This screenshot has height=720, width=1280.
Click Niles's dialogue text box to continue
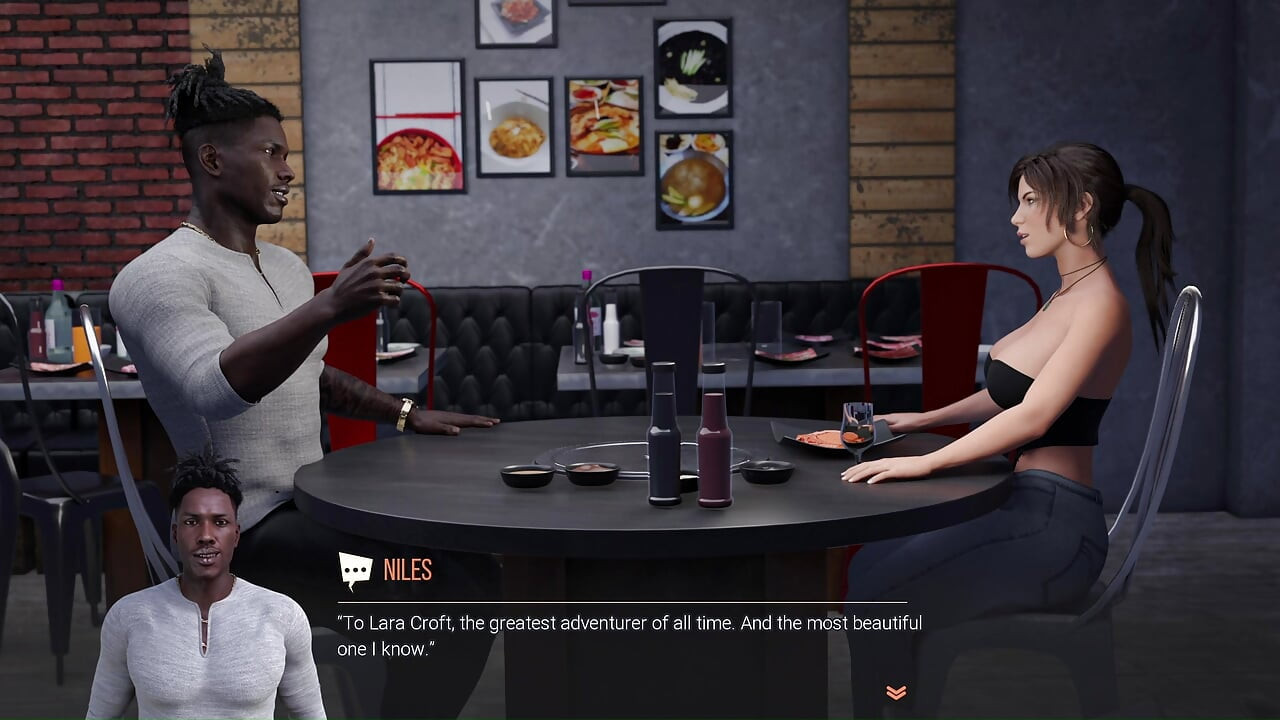pos(630,636)
